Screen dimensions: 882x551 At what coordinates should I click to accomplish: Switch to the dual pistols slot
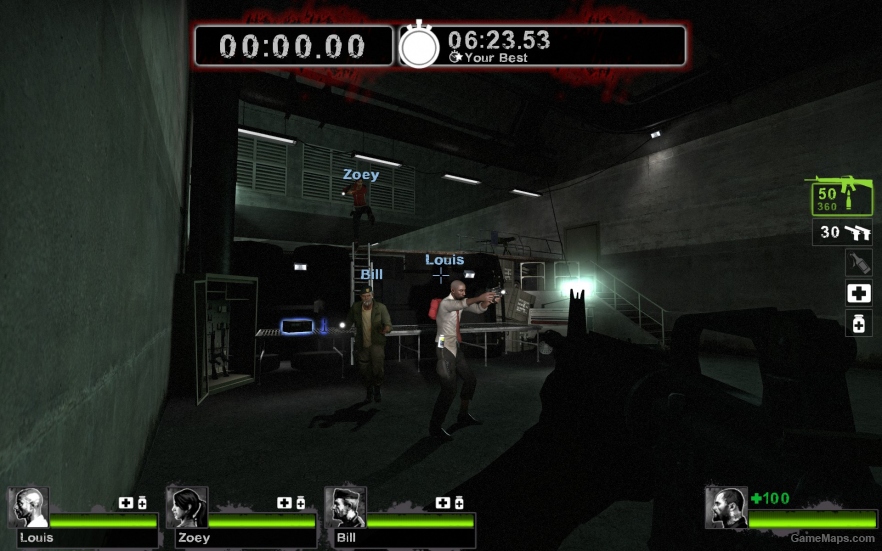pos(844,233)
